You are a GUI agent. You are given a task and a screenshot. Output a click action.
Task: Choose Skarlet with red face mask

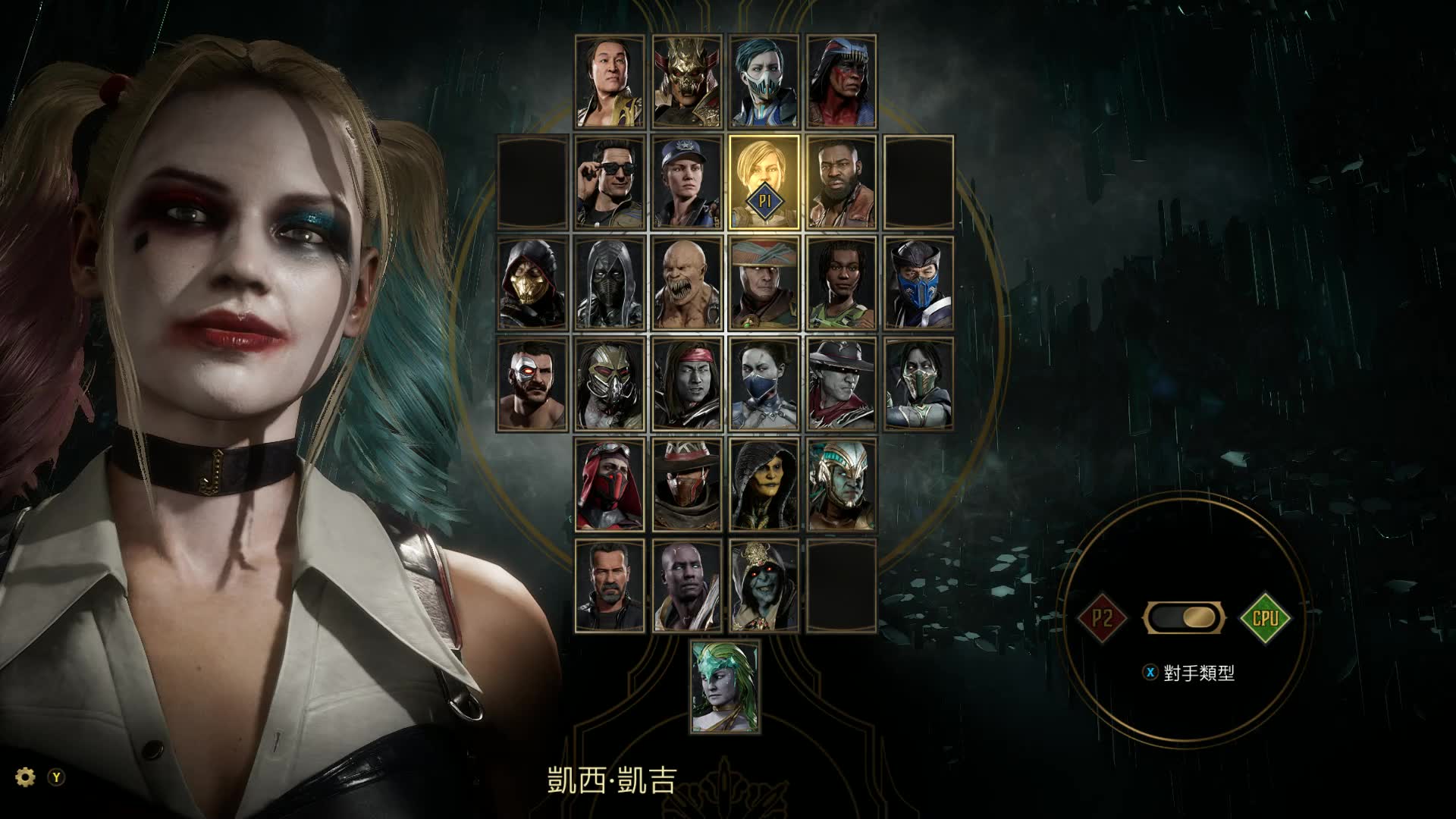(610, 485)
